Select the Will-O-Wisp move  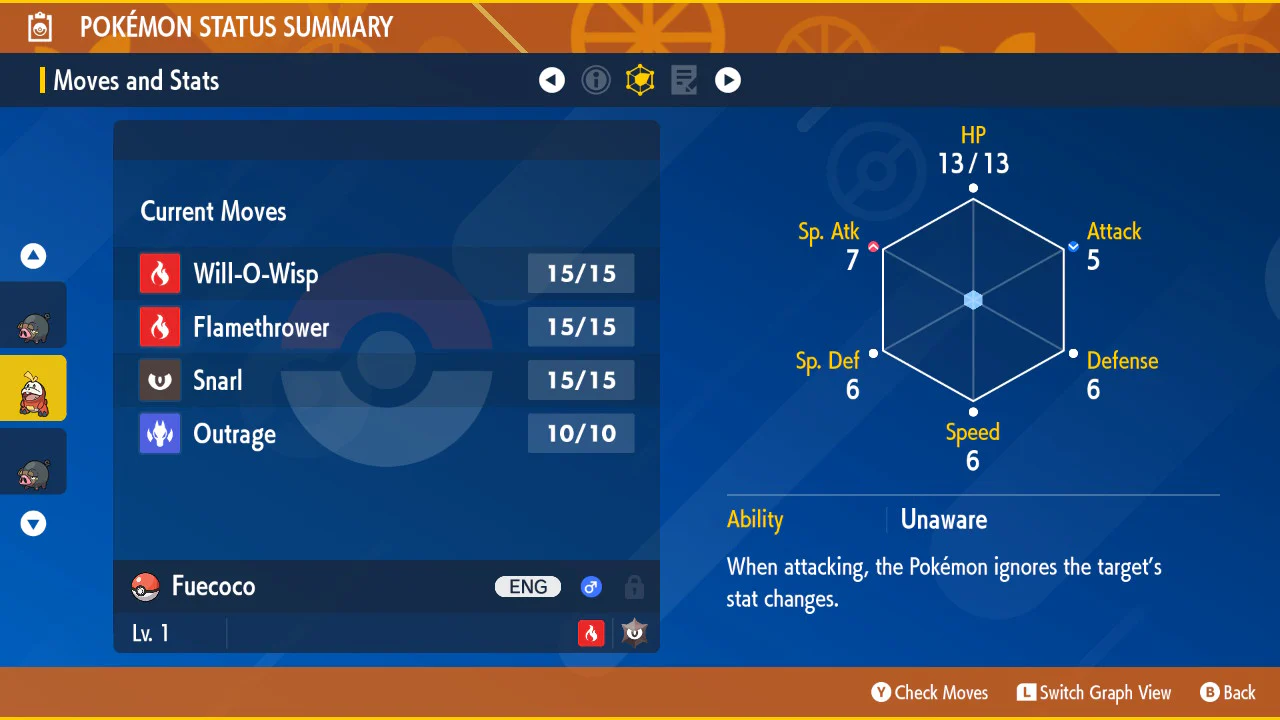coord(386,273)
